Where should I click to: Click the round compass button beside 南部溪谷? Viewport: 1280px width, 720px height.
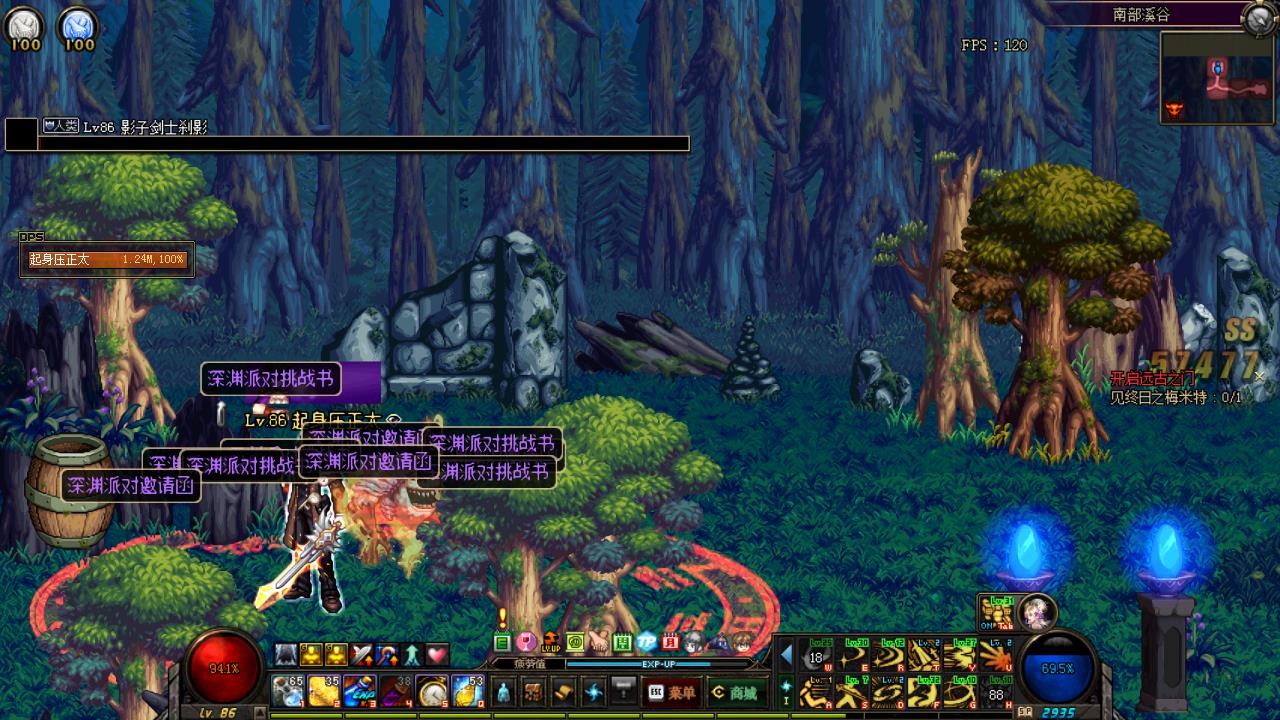coord(1256,16)
